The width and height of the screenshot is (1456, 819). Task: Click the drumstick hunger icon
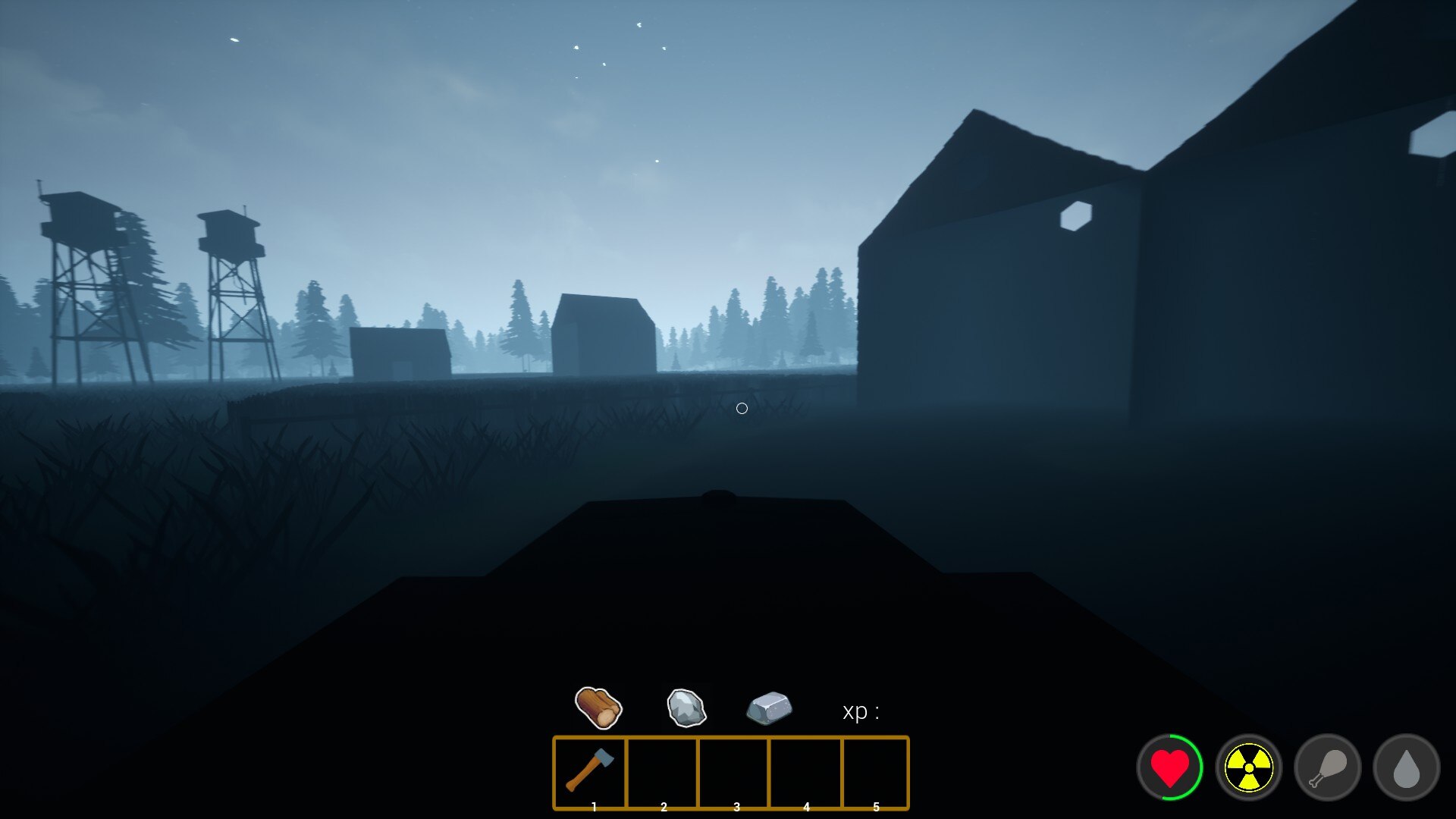(x=1327, y=767)
